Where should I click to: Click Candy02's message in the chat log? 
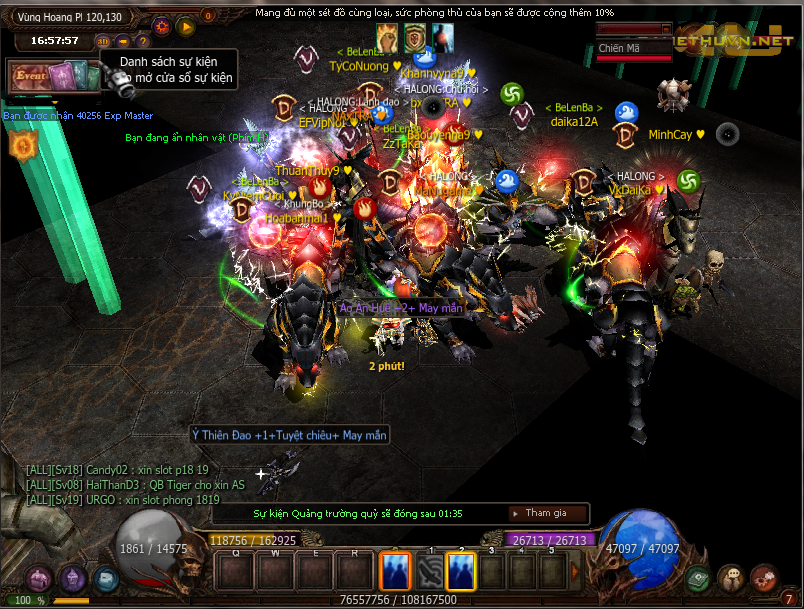118,469
